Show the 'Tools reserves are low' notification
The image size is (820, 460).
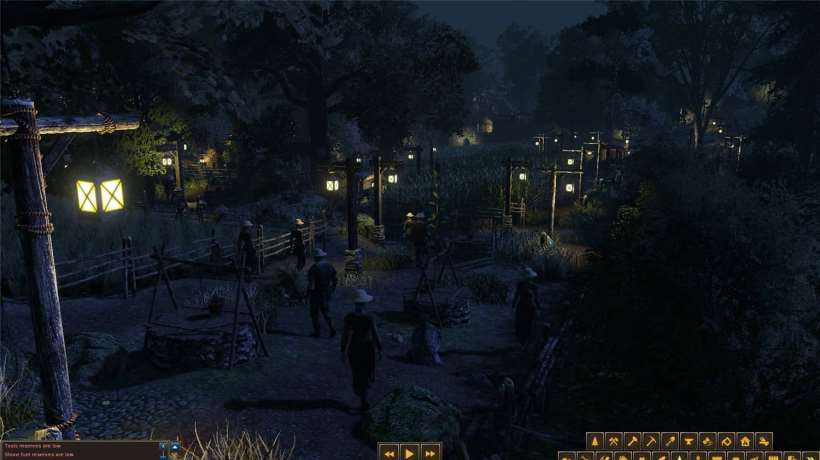40,445
